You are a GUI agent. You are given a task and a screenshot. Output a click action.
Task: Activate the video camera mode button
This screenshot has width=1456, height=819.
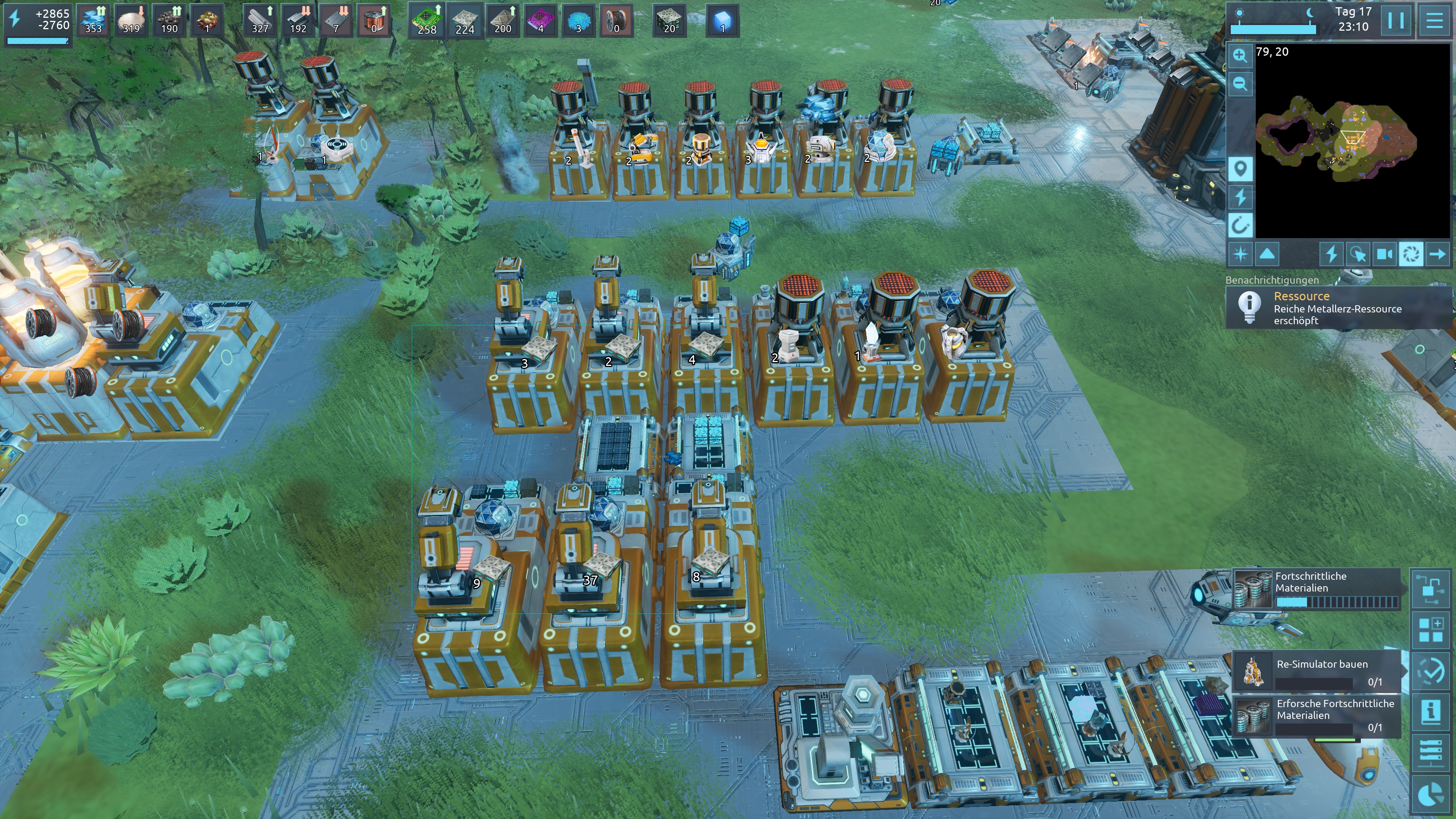(x=1384, y=254)
